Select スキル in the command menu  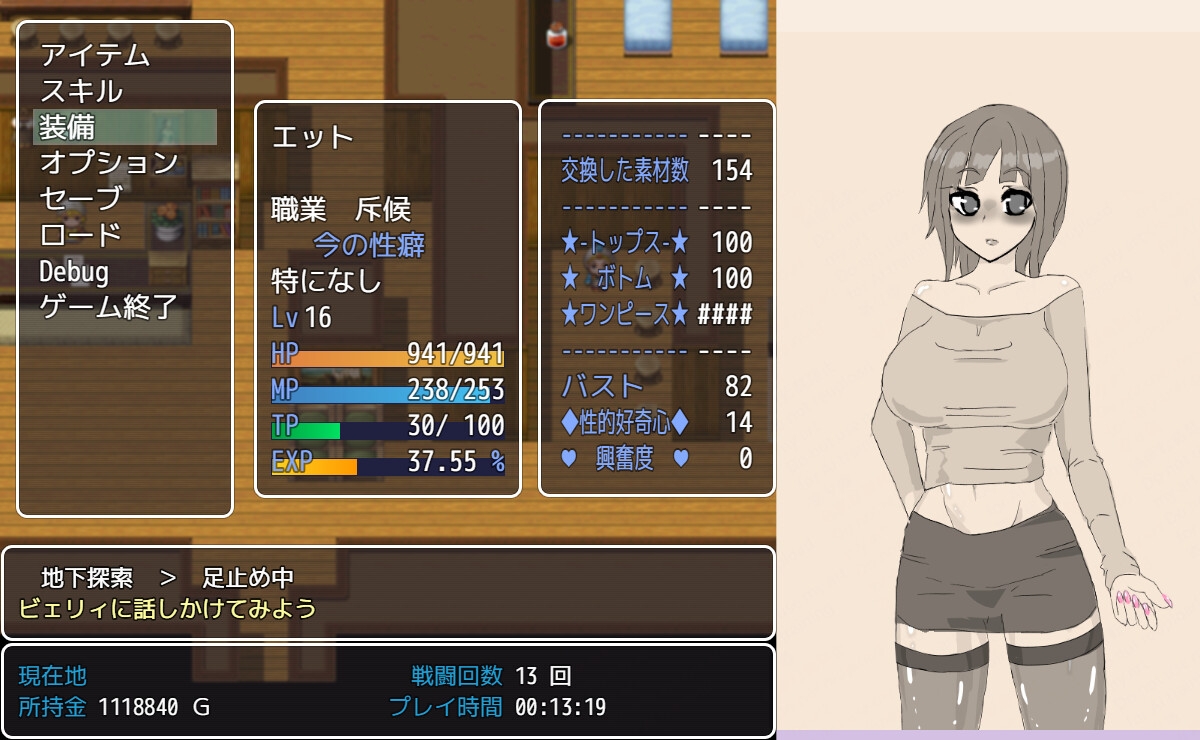81,91
